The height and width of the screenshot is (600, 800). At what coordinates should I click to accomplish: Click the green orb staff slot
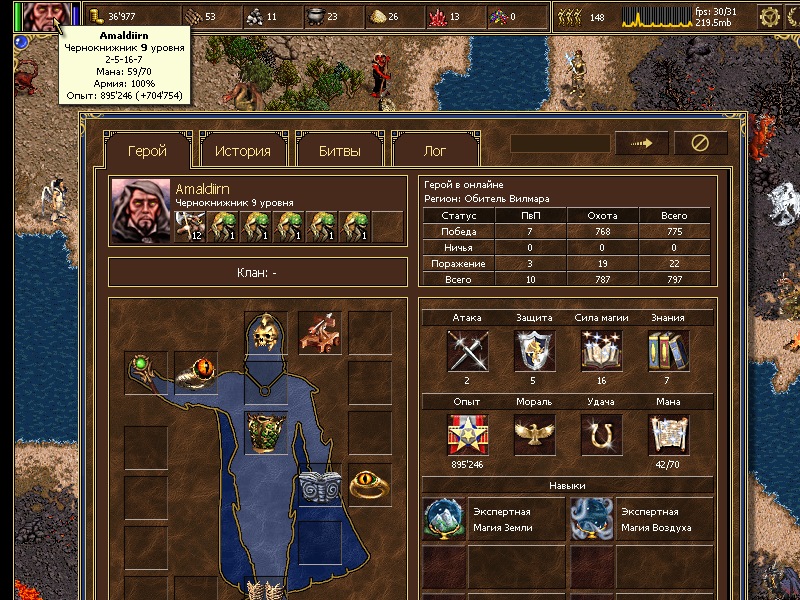[146, 372]
